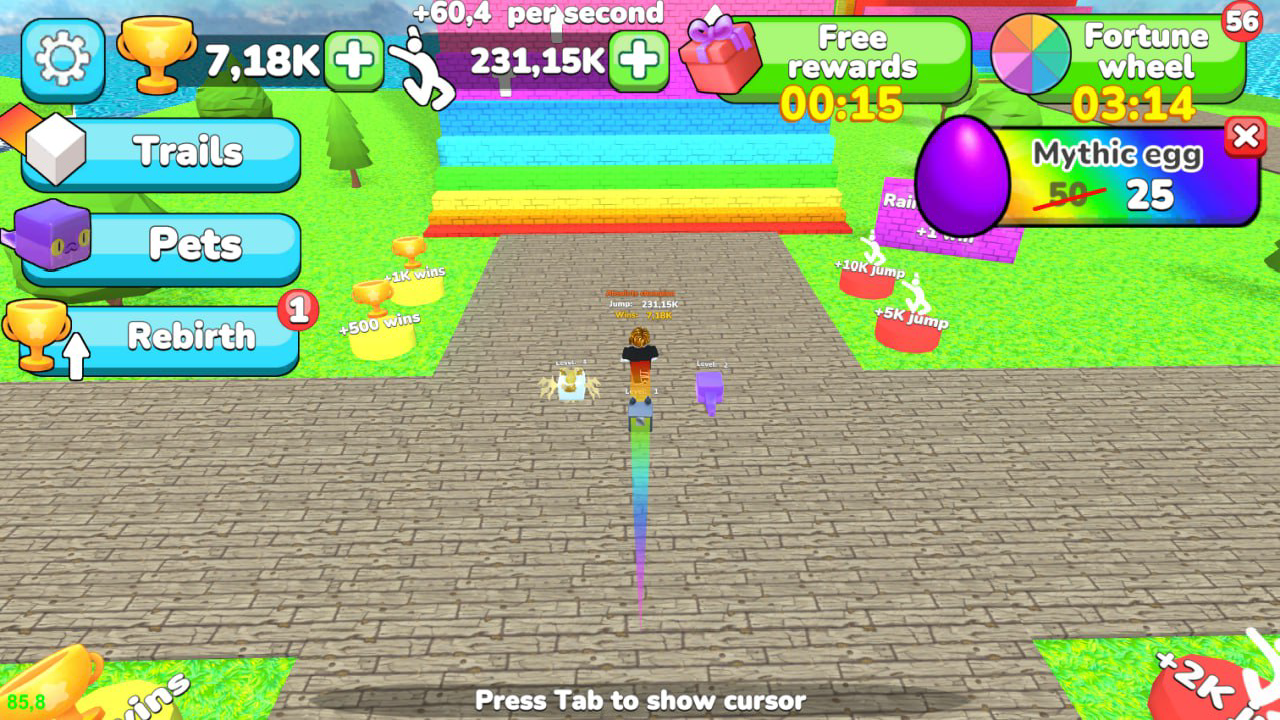Open the purple cat icon beside Pets
Screen dimensions: 1280x720
pyautogui.click(x=55, y=245)
